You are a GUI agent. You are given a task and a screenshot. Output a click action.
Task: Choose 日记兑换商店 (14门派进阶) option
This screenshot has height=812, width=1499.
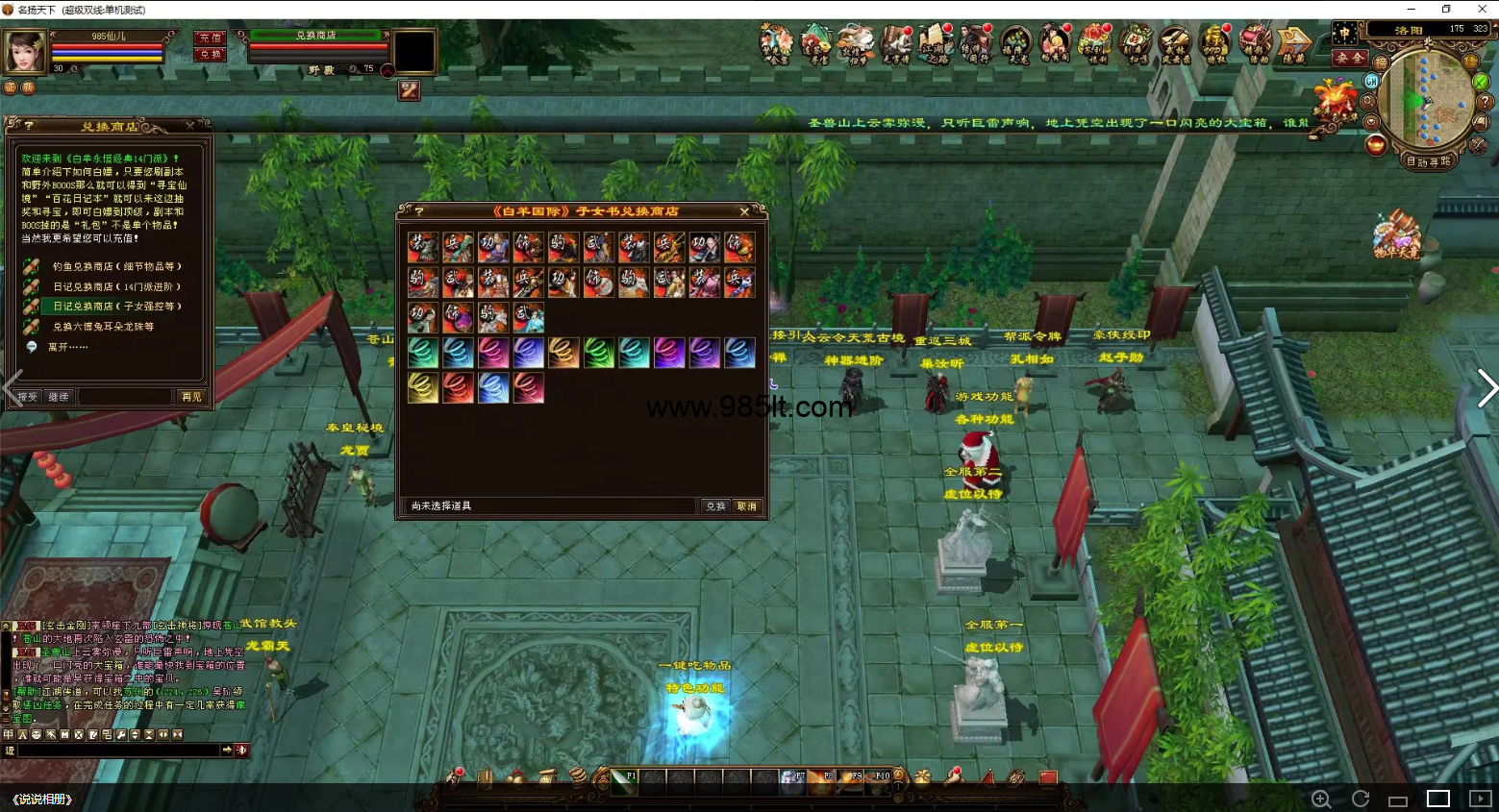[x=116, y=287]
